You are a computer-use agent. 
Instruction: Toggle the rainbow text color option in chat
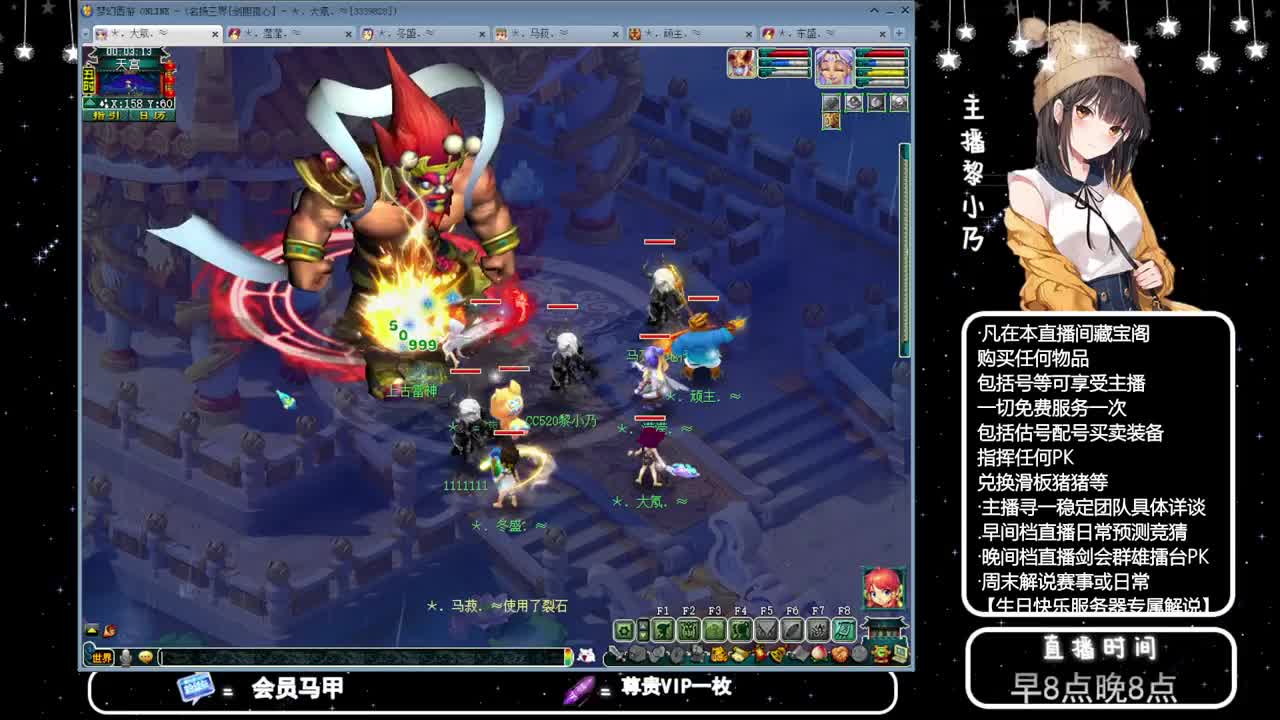click(x=569, y=658)
